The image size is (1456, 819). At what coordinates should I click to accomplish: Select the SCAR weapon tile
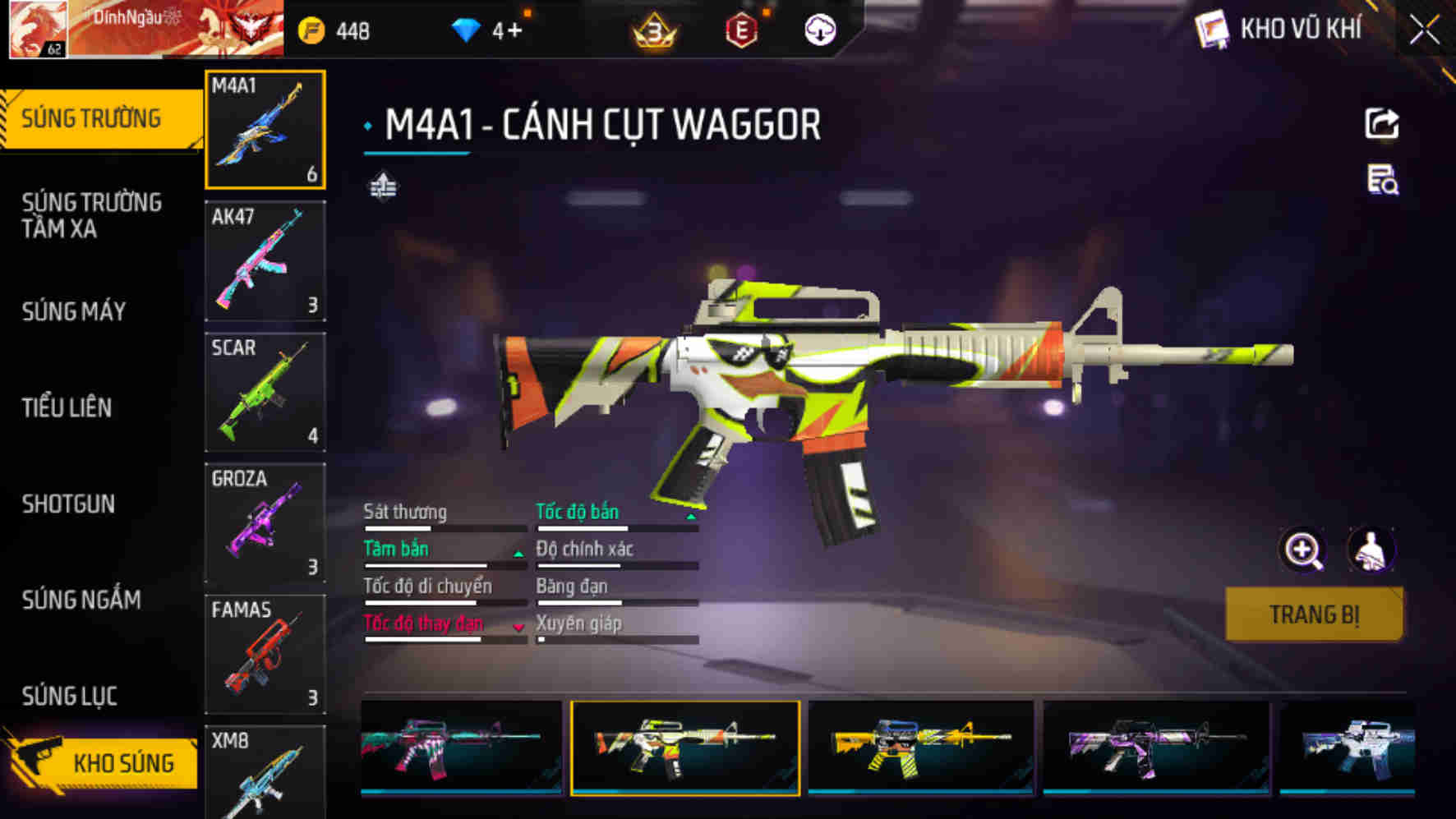265,392
